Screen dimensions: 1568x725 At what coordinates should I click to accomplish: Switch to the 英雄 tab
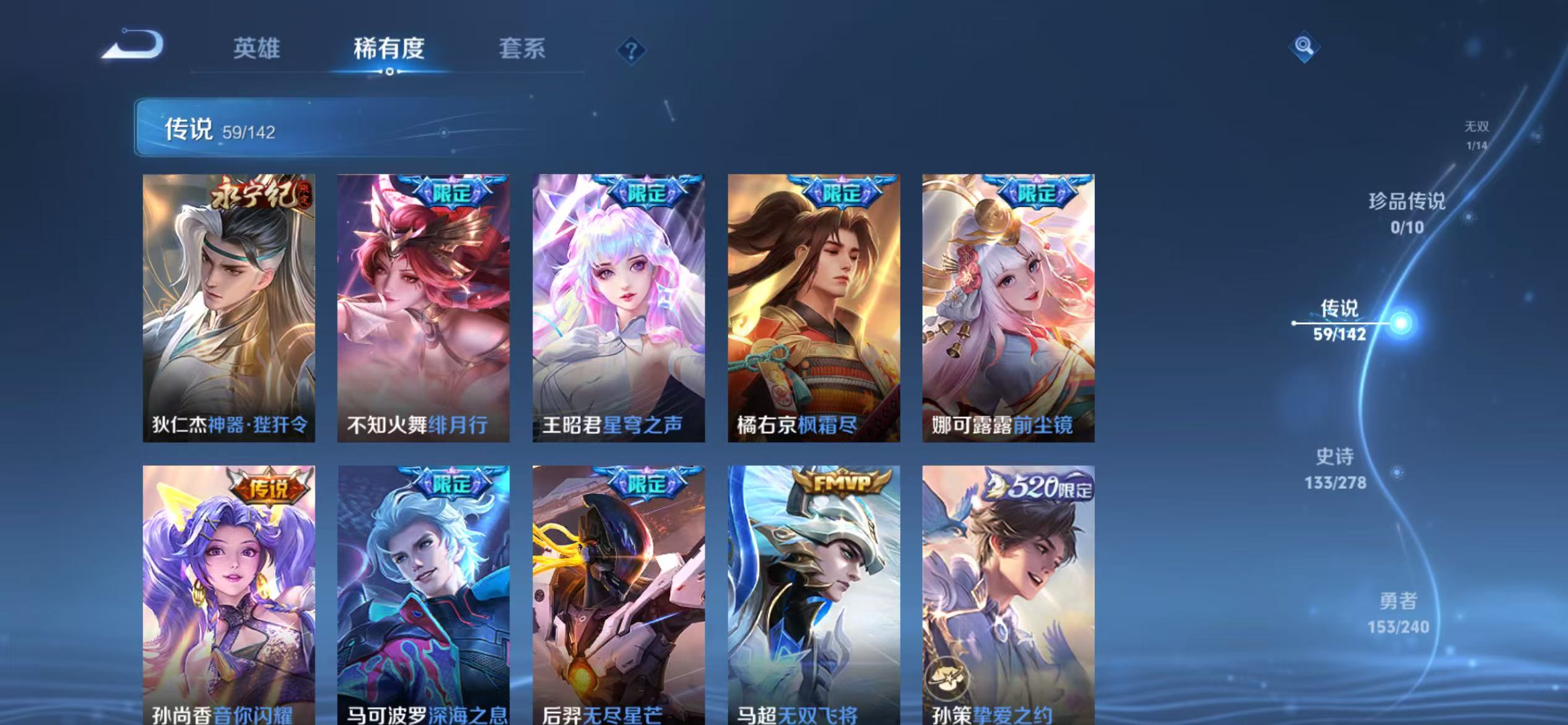tap(256, 50)
